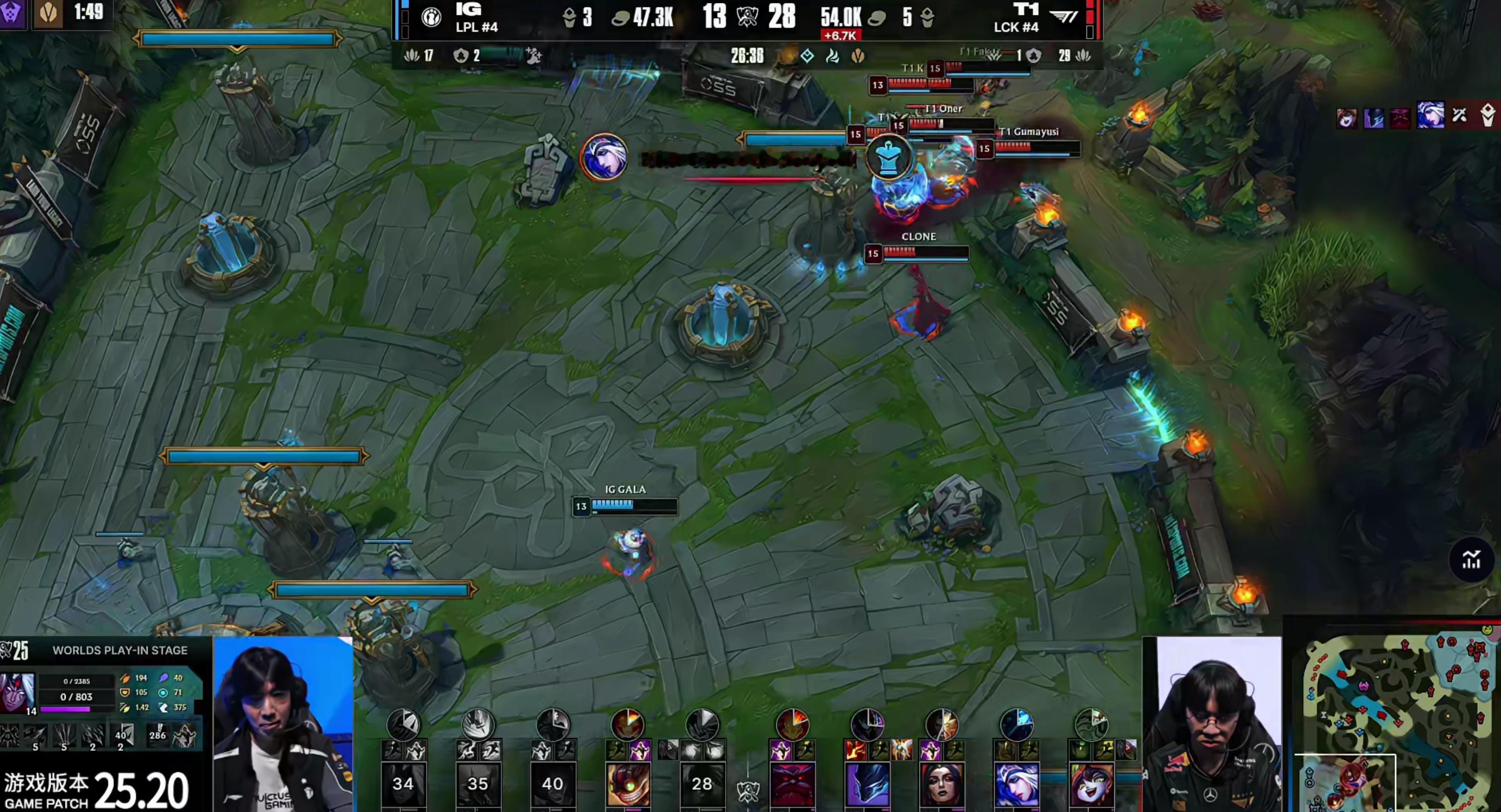Click Gumayusi's player webcam feed
1501x812 pixels.
[x=1213, y=724]
